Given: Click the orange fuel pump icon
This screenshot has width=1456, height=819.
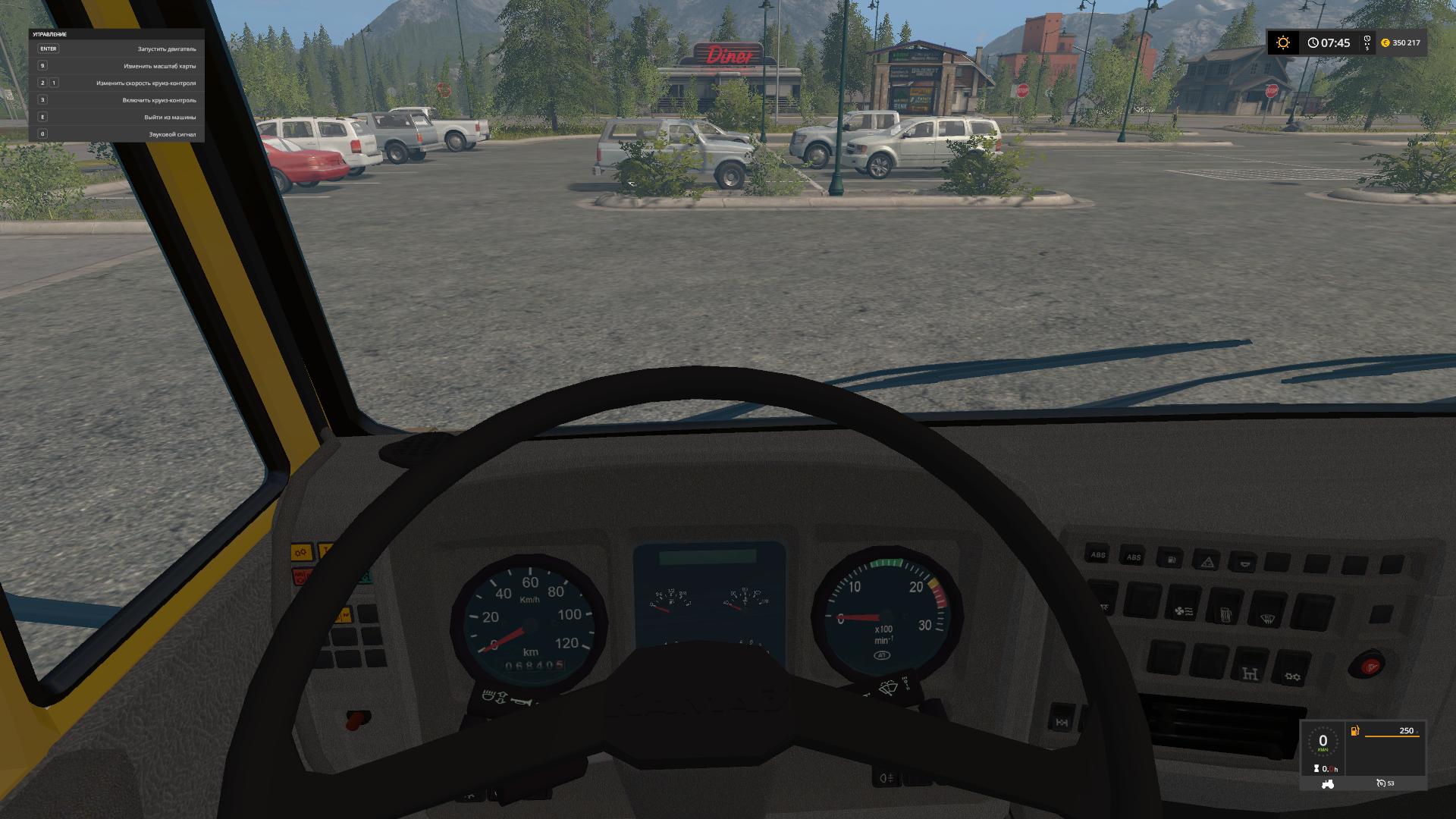Looking at the screenshot, I should [x=1355, y=731].
